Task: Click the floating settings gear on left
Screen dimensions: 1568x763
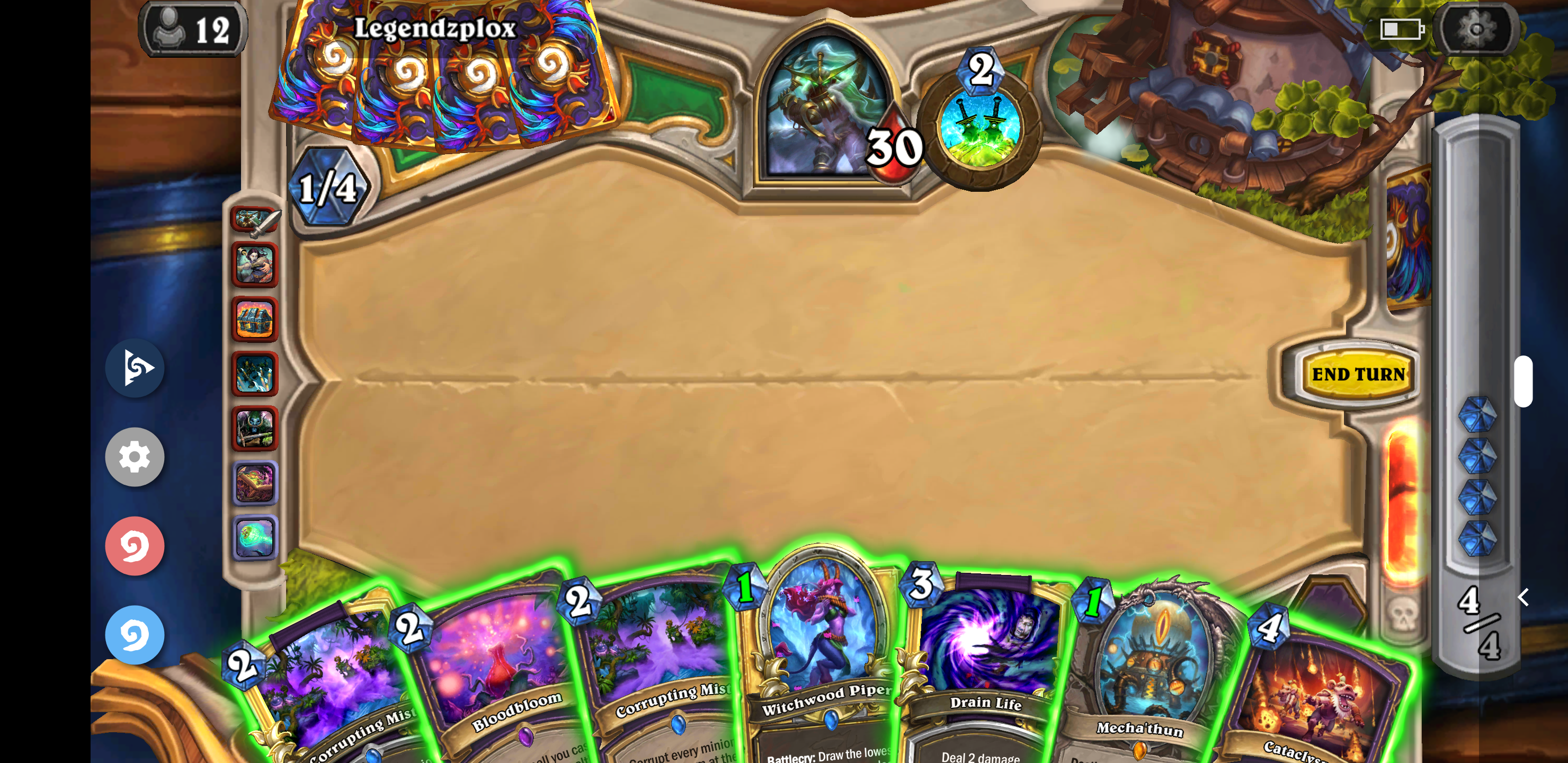Action: [134, 457]
